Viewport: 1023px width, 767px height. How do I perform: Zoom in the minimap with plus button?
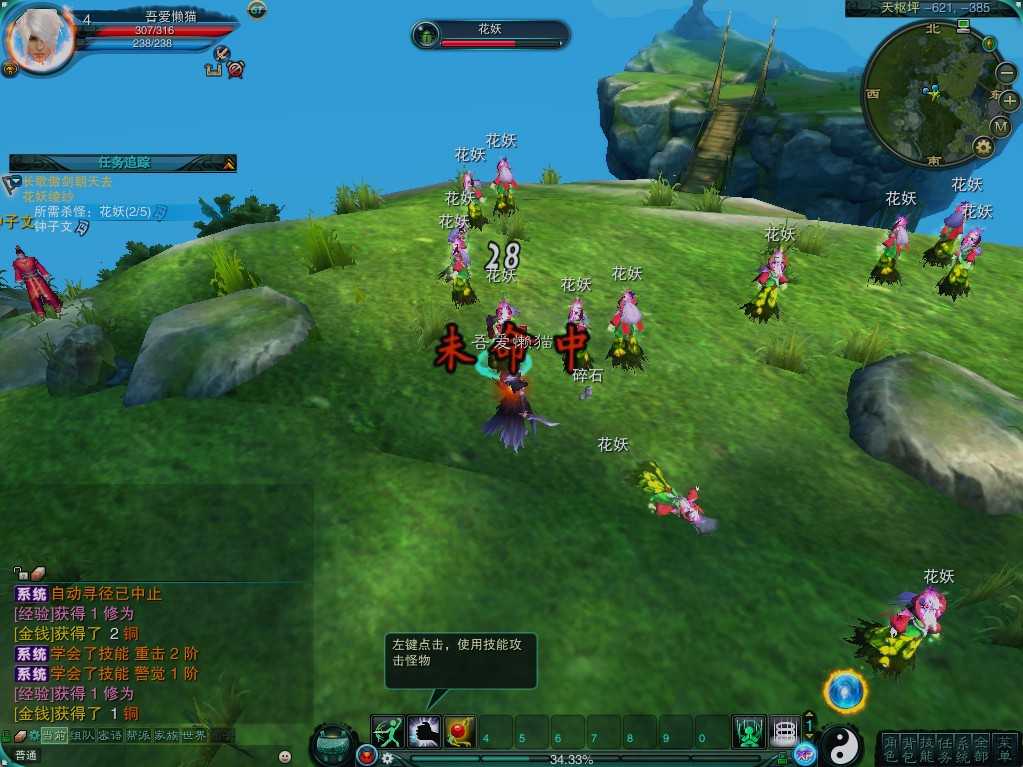(1008, 100)
